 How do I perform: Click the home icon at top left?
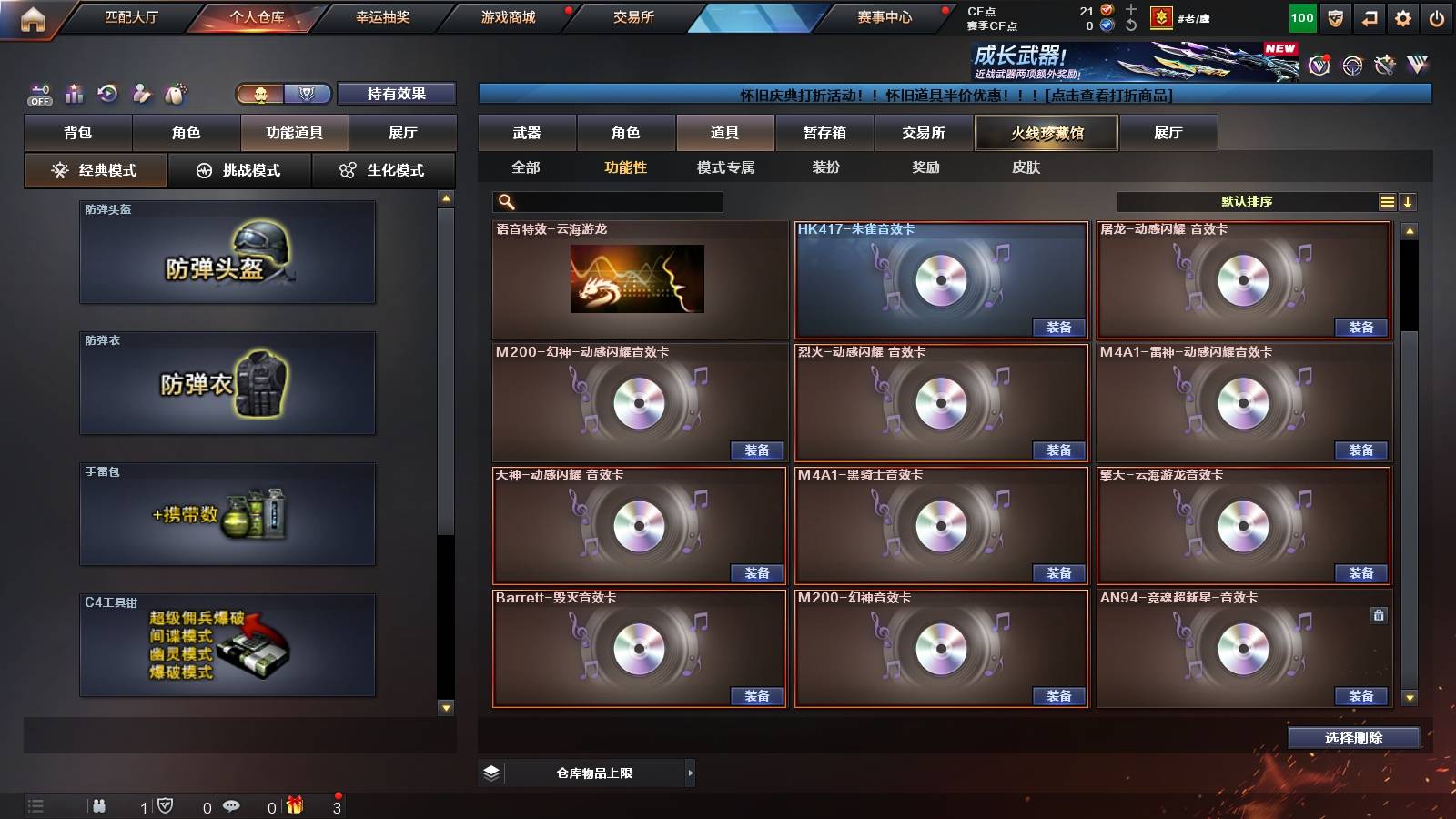pos(33,16)
